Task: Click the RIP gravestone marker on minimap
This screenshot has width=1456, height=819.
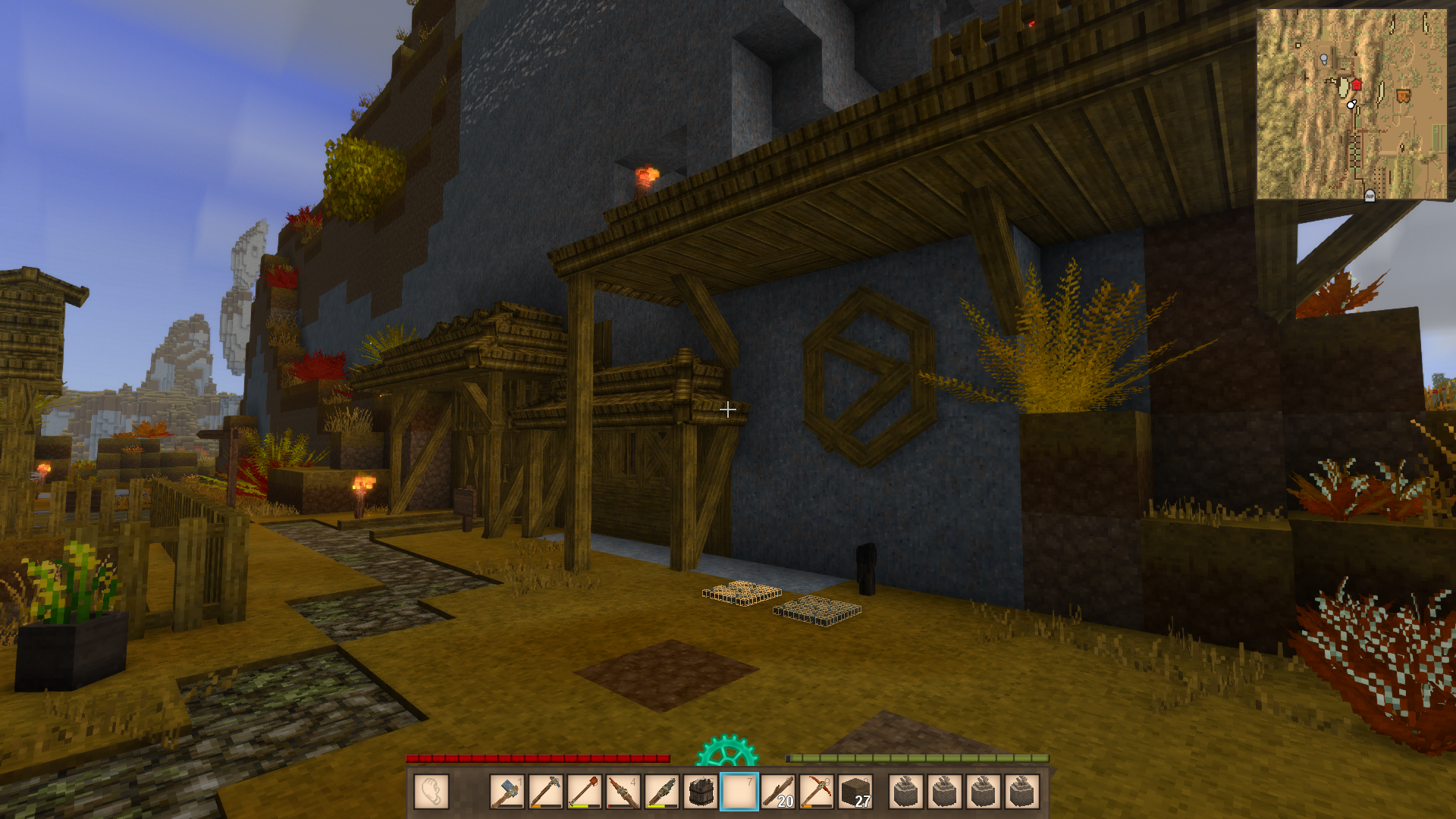Action: click(x=1370, y=196)
